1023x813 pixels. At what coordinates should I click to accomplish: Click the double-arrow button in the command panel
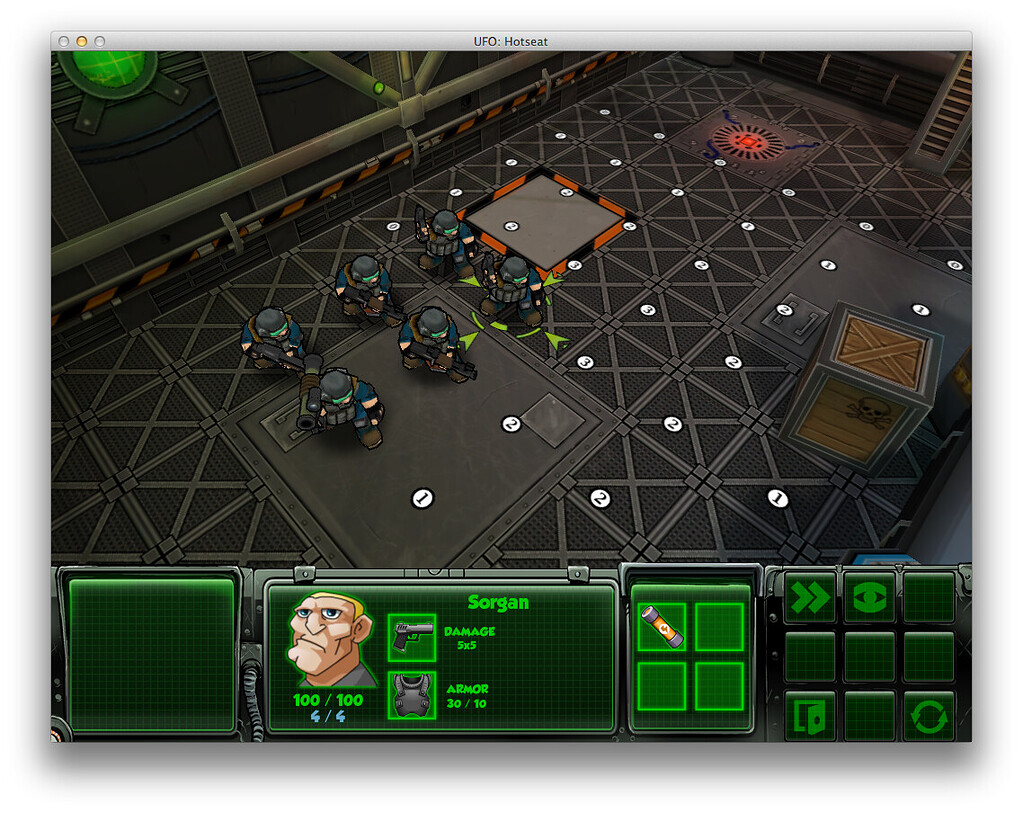pyautogui.click(x=810, y=598)
